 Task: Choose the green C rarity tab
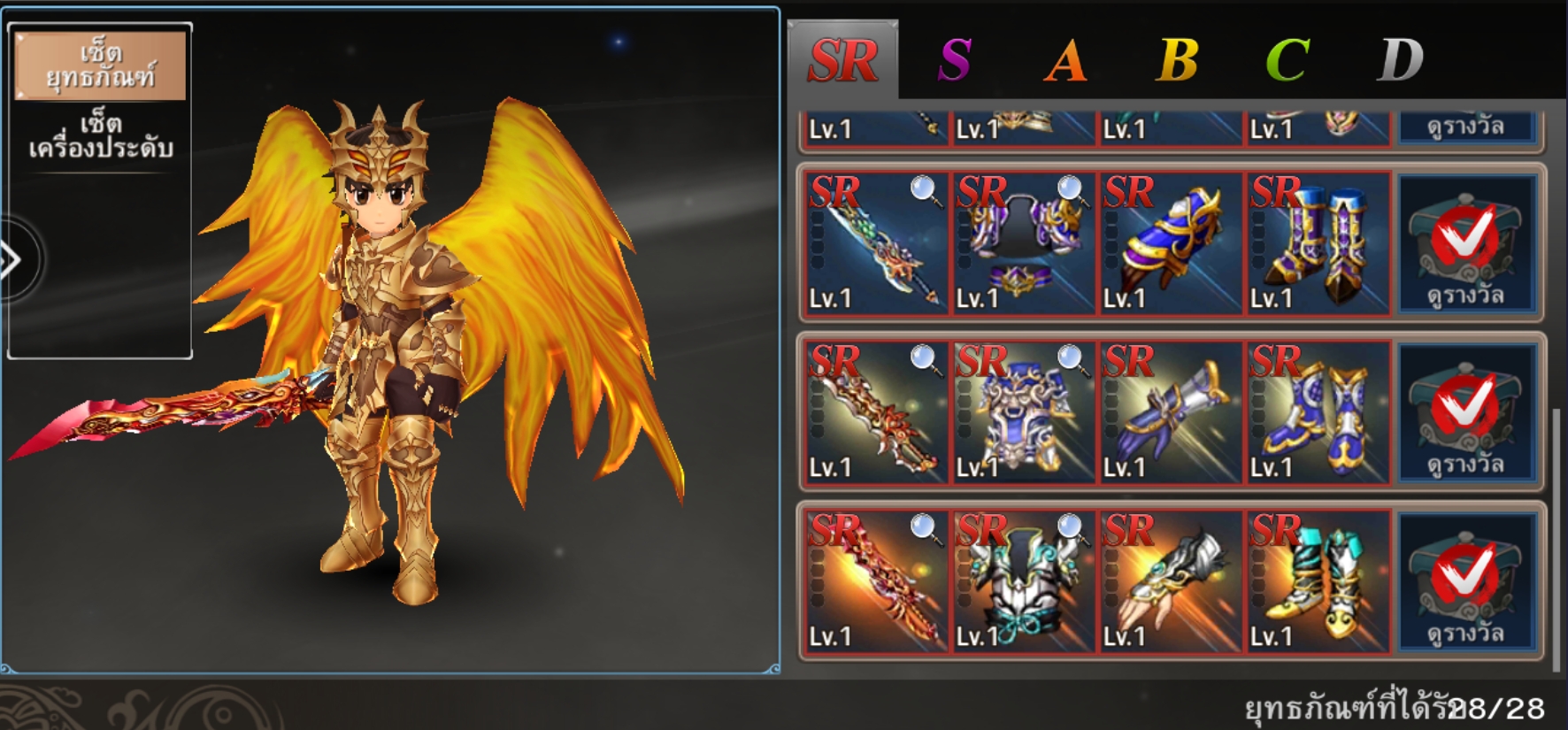[x=1287, y=60]
